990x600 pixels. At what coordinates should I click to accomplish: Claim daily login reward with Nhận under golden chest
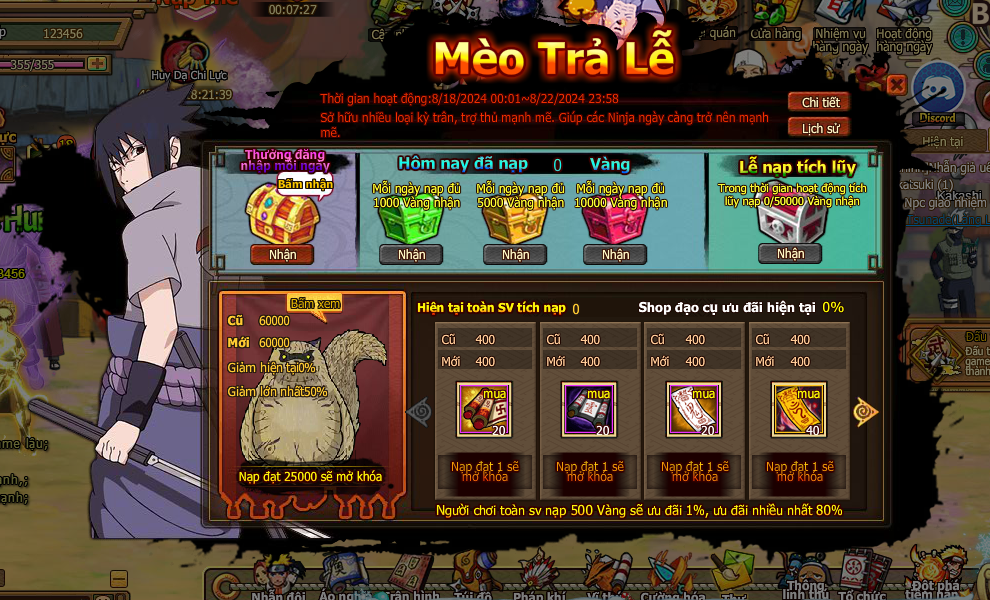(282, 254)
